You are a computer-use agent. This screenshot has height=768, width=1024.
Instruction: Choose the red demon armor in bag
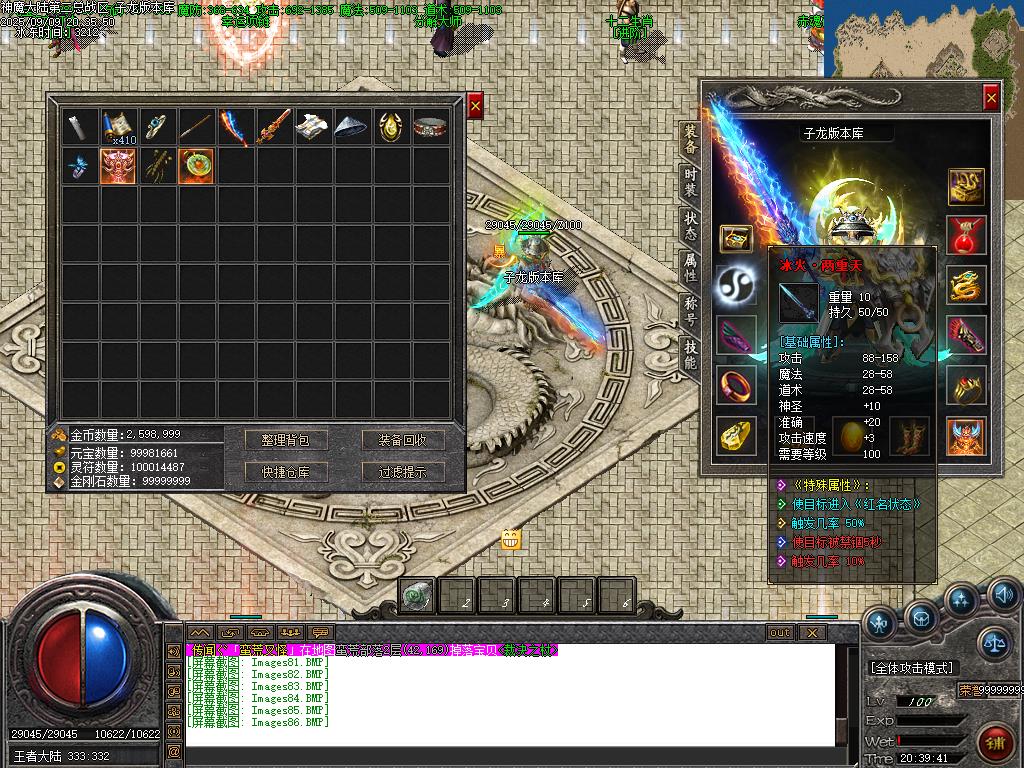[x=118, y=165]
